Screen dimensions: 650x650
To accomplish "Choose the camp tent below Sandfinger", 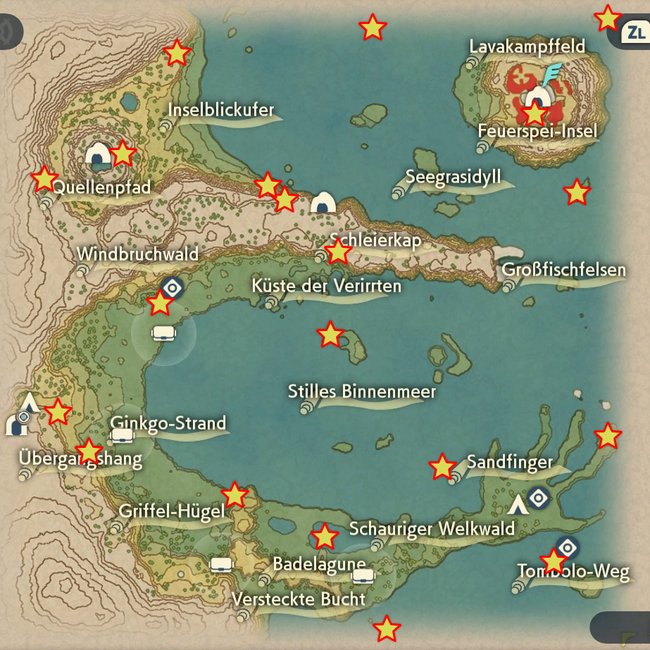I will click(x=517, y=503).
